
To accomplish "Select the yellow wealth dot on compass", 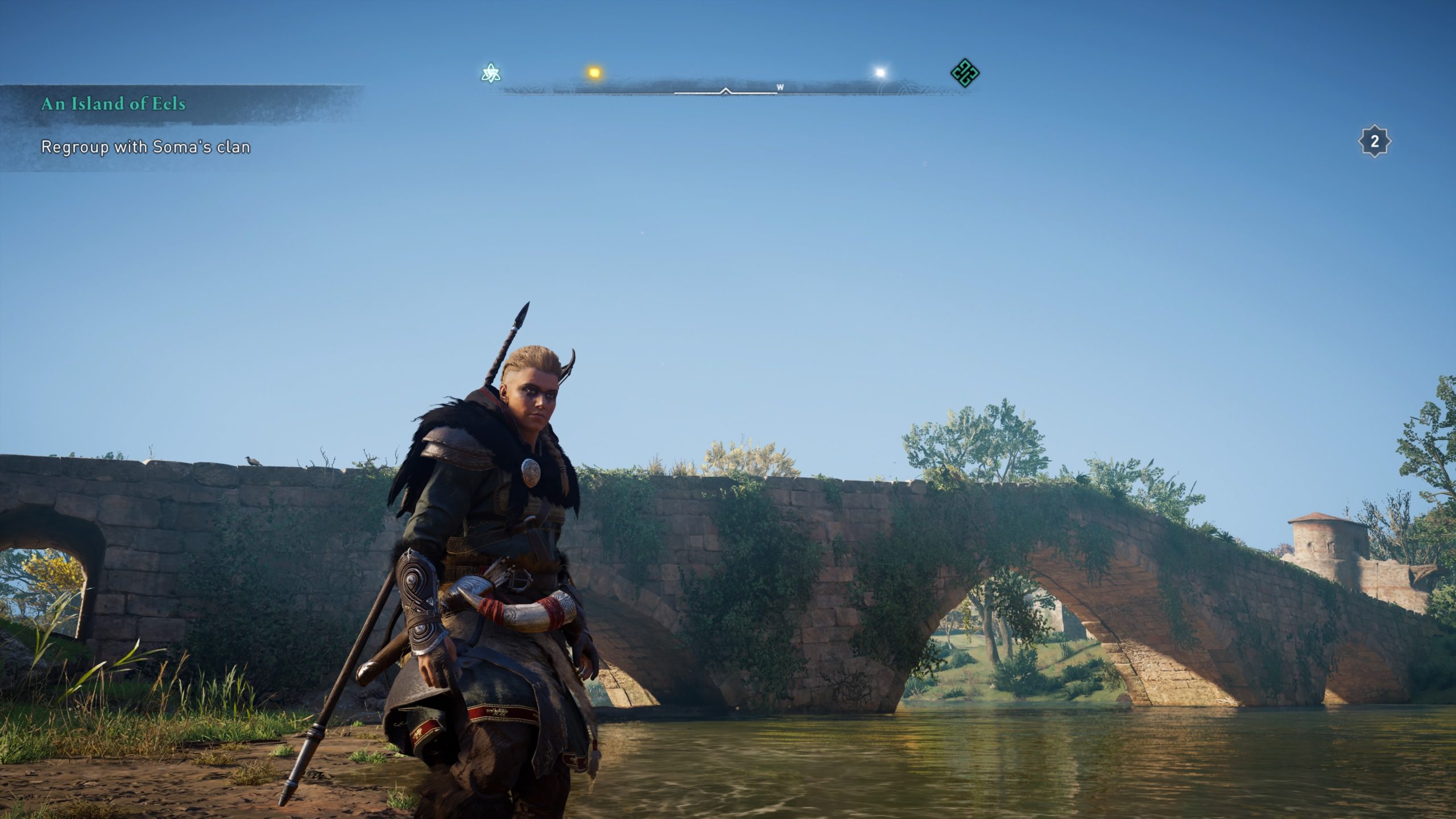I will click(594, 73).
